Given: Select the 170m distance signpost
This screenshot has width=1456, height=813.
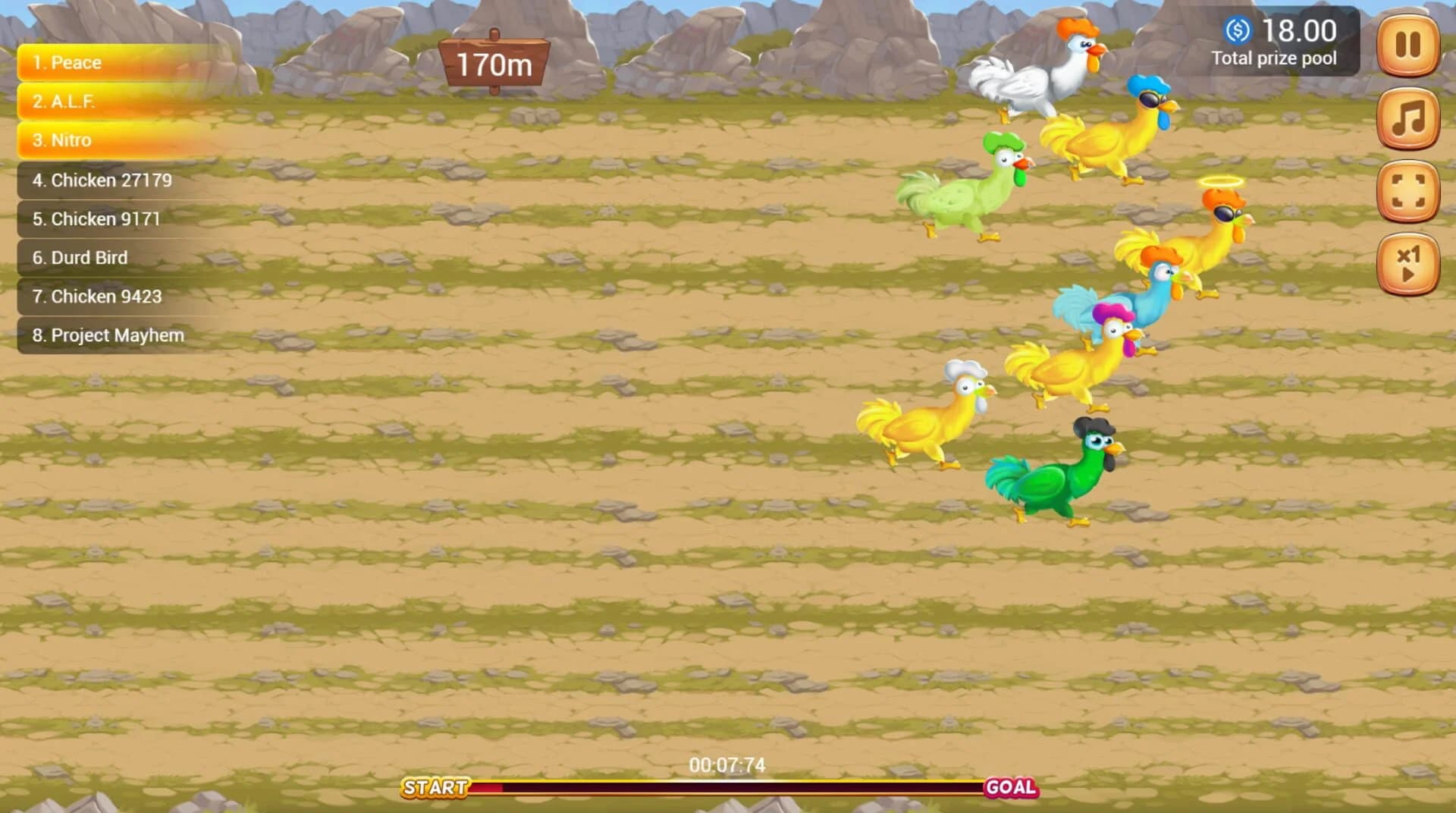Looking at the screenshot, I should coord(493,64).
